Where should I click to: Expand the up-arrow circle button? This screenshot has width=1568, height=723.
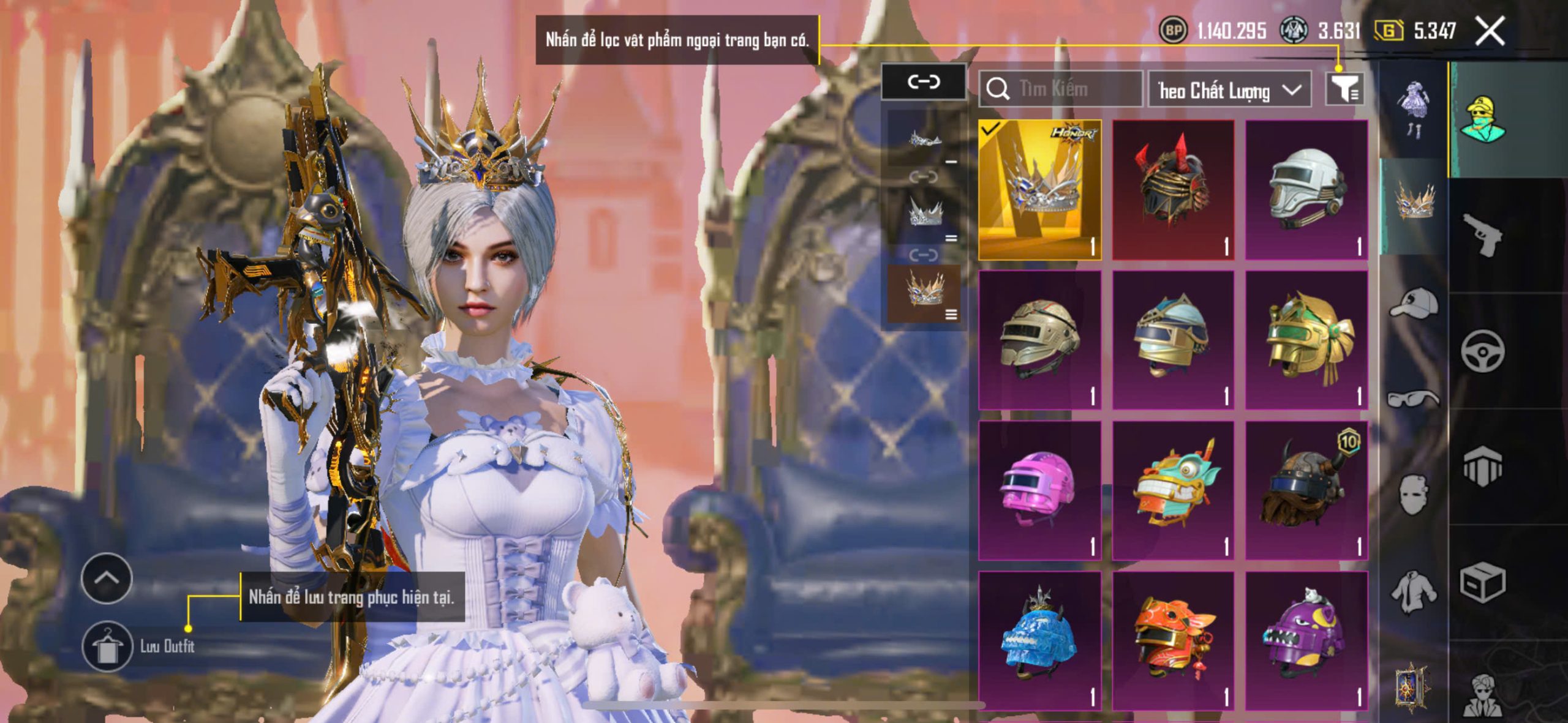click(107, 578)
